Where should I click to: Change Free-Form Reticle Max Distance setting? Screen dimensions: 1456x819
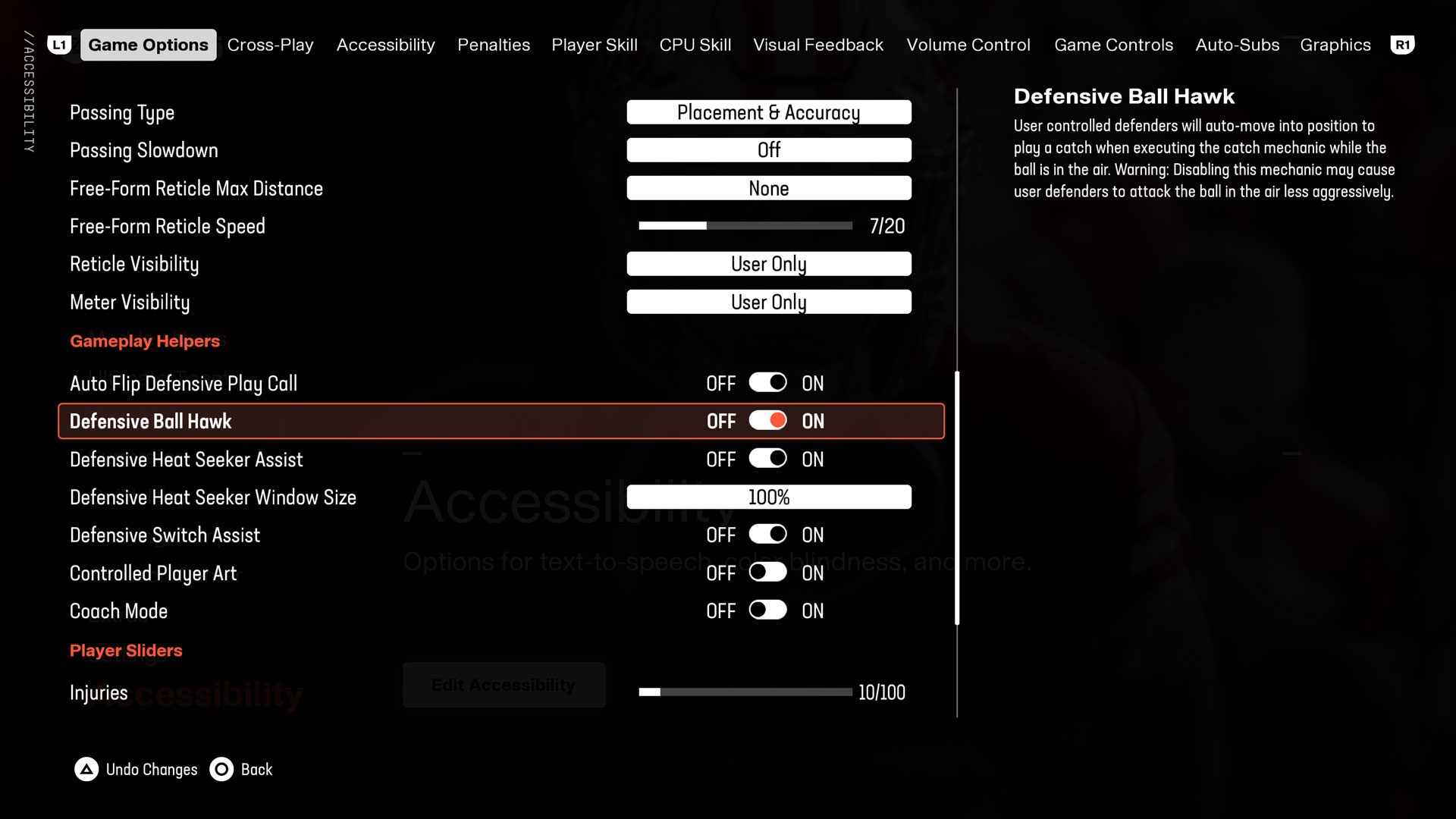768,187
